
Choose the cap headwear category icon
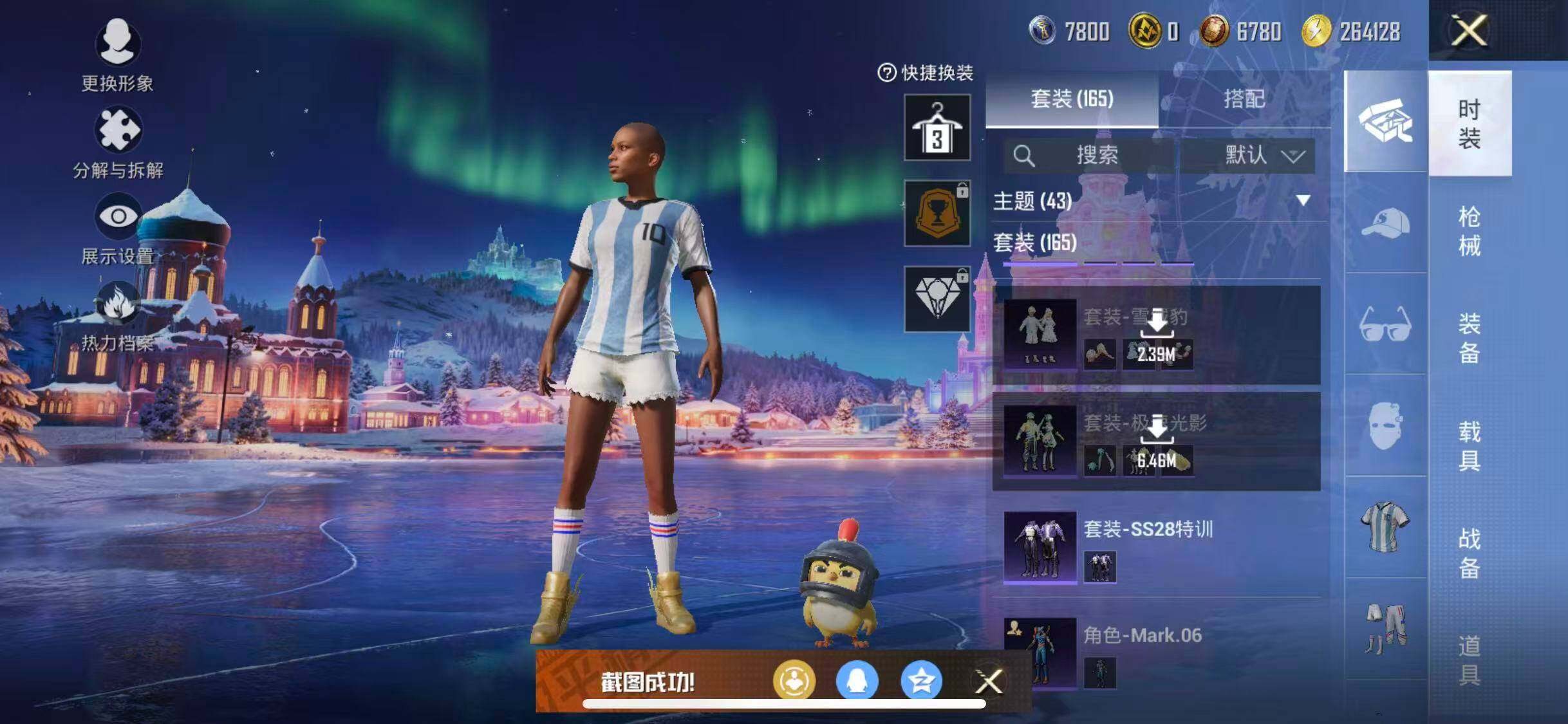coord(1385,223)
